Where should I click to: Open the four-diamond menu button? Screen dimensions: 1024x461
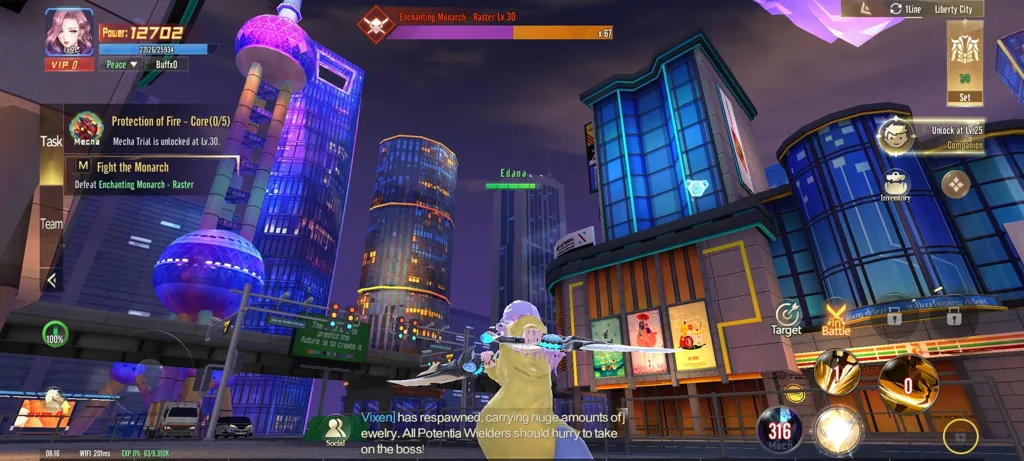pyautogui.click(x=956, y=184)
